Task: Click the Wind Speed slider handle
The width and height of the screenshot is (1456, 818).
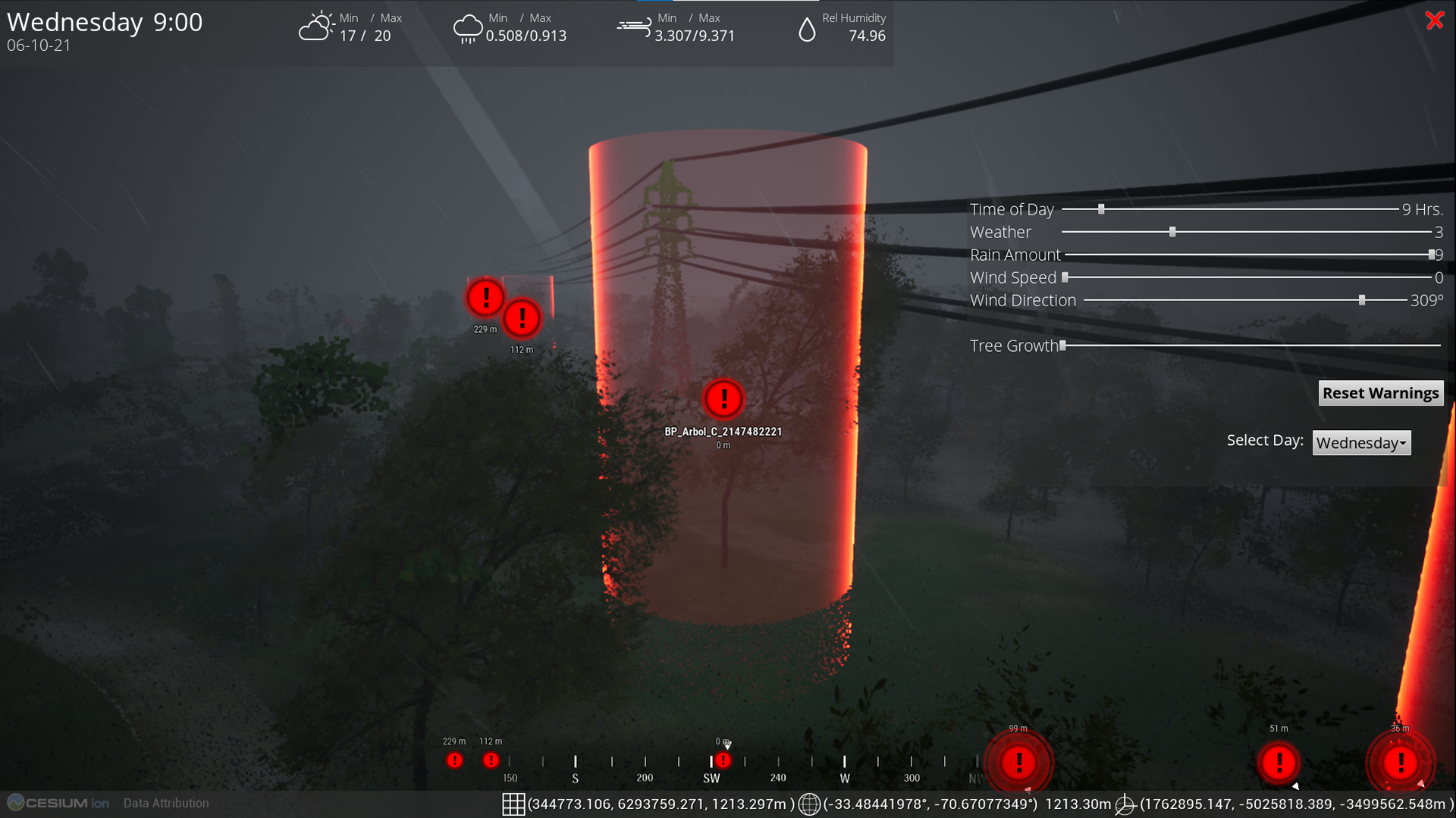Action: (1065, 277)
